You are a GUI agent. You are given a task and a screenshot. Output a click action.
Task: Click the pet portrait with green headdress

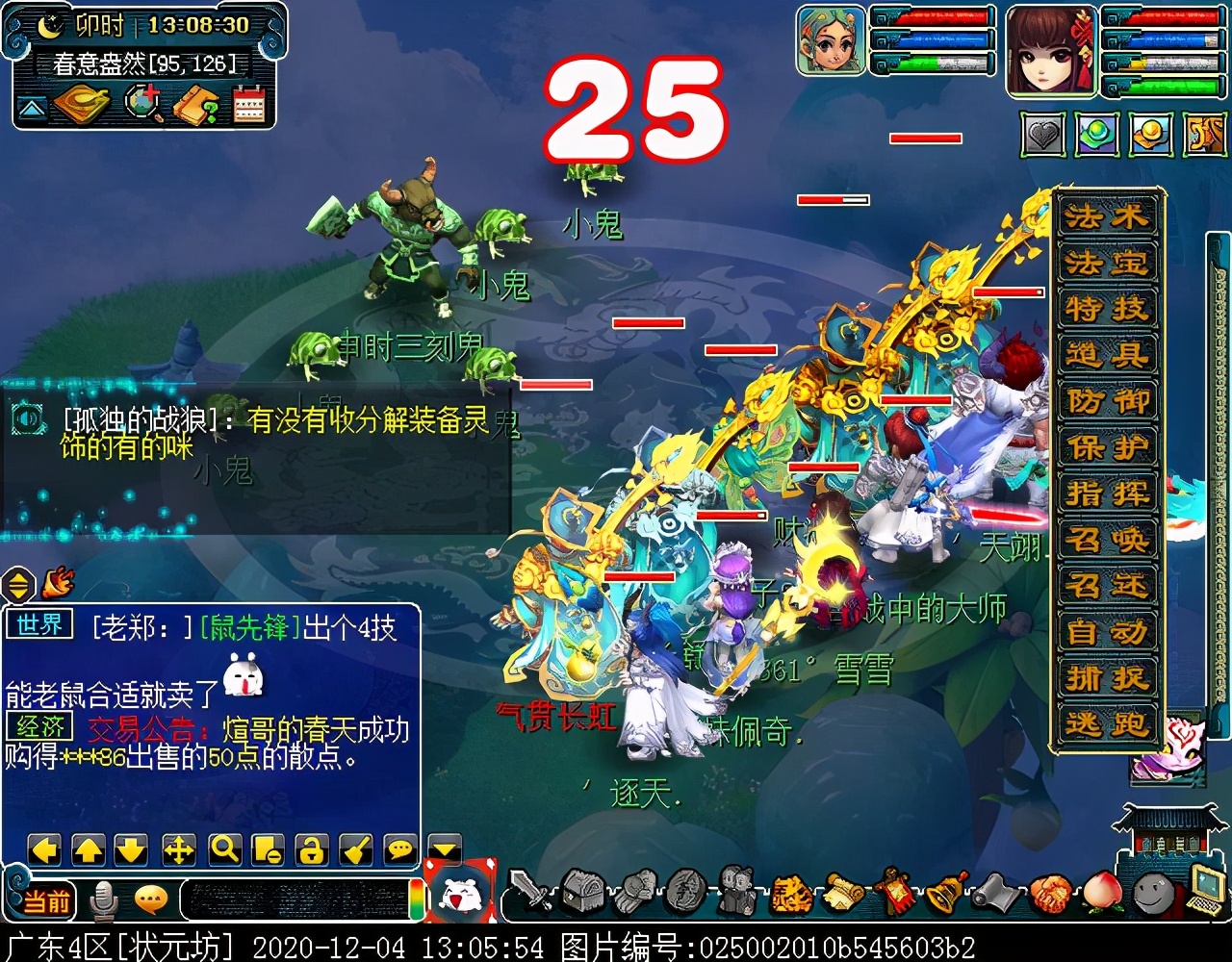pyautogui.click(x=832, y=40)
